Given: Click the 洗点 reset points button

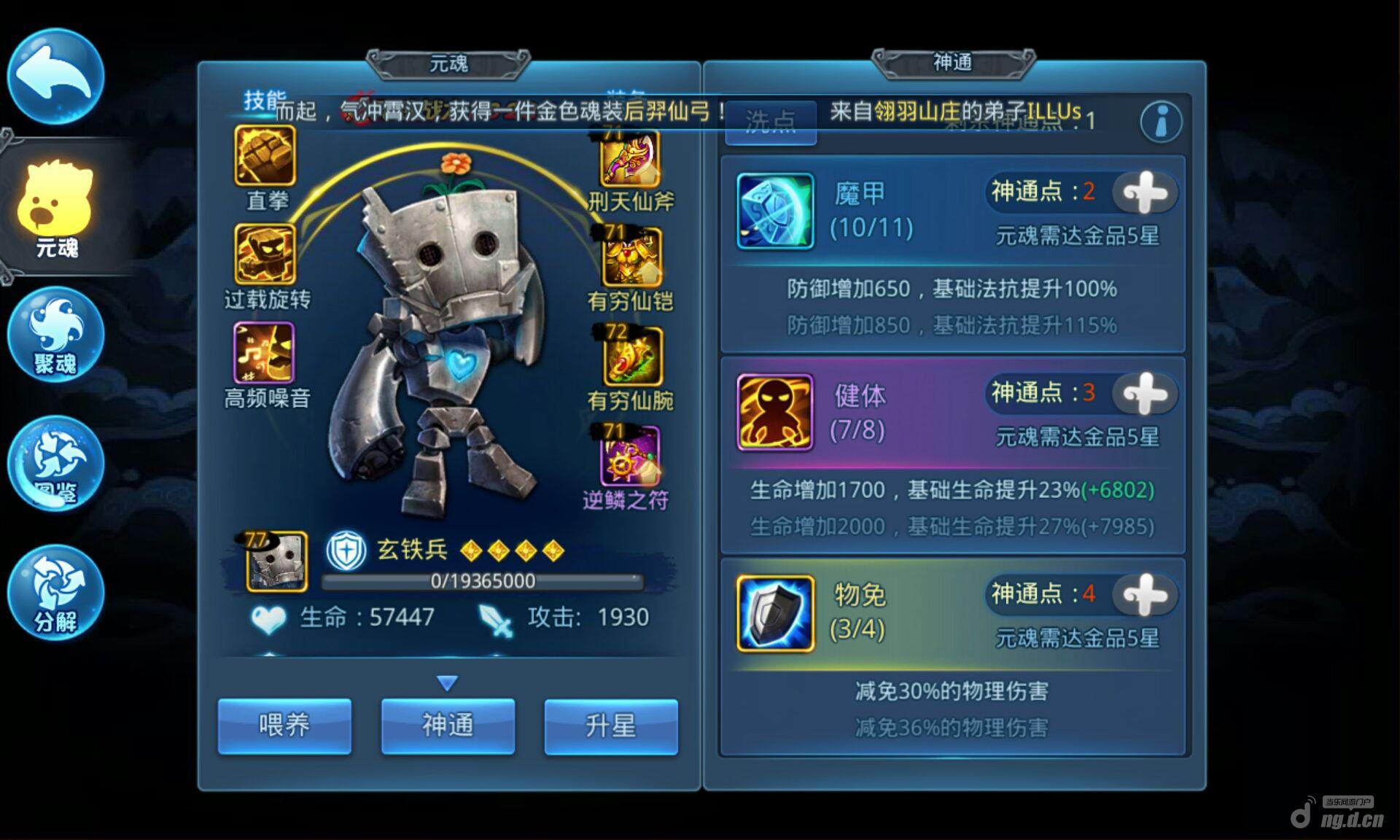Looking at the screenshot, I should click(x=771, y=122).
